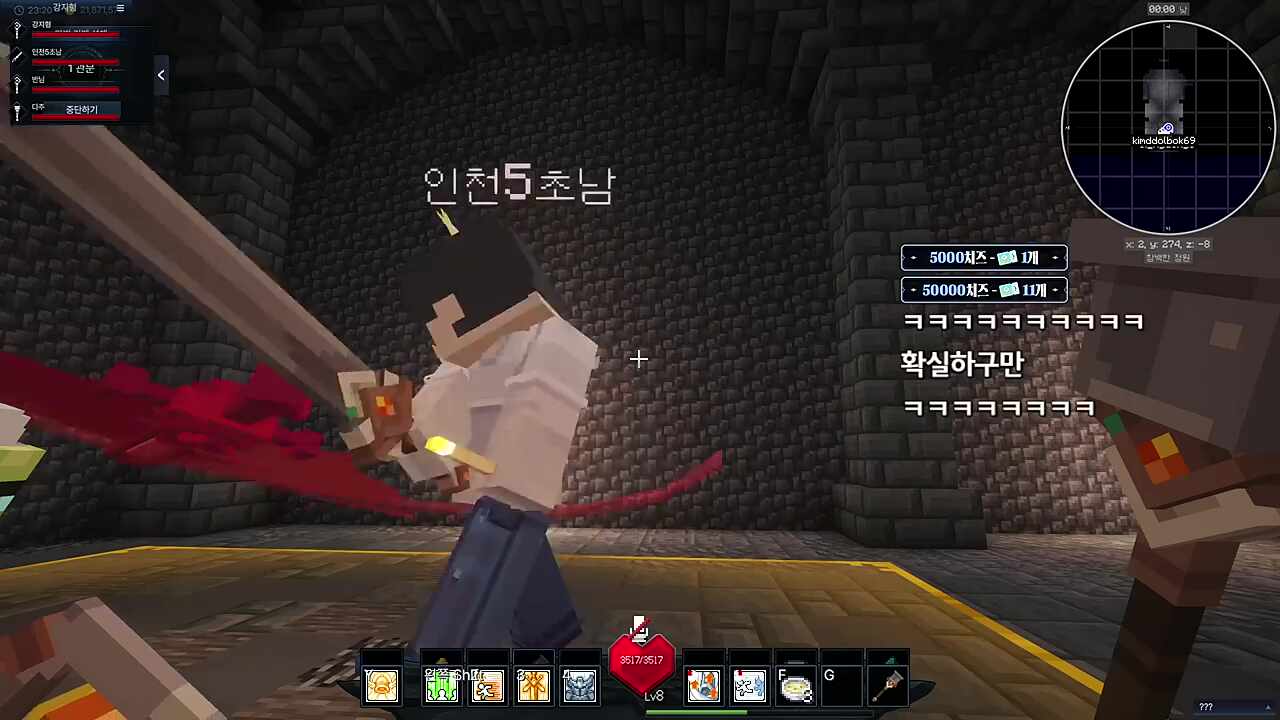
Task: Toggle the 반님 progress entry
Action: [x=75, y=87]
